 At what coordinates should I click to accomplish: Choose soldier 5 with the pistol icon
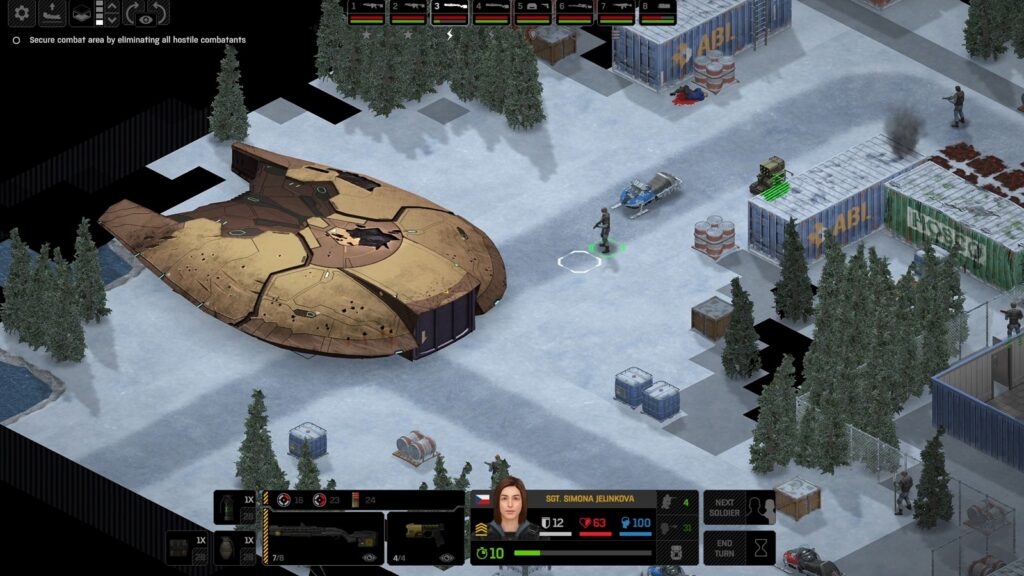pos(533,12)
